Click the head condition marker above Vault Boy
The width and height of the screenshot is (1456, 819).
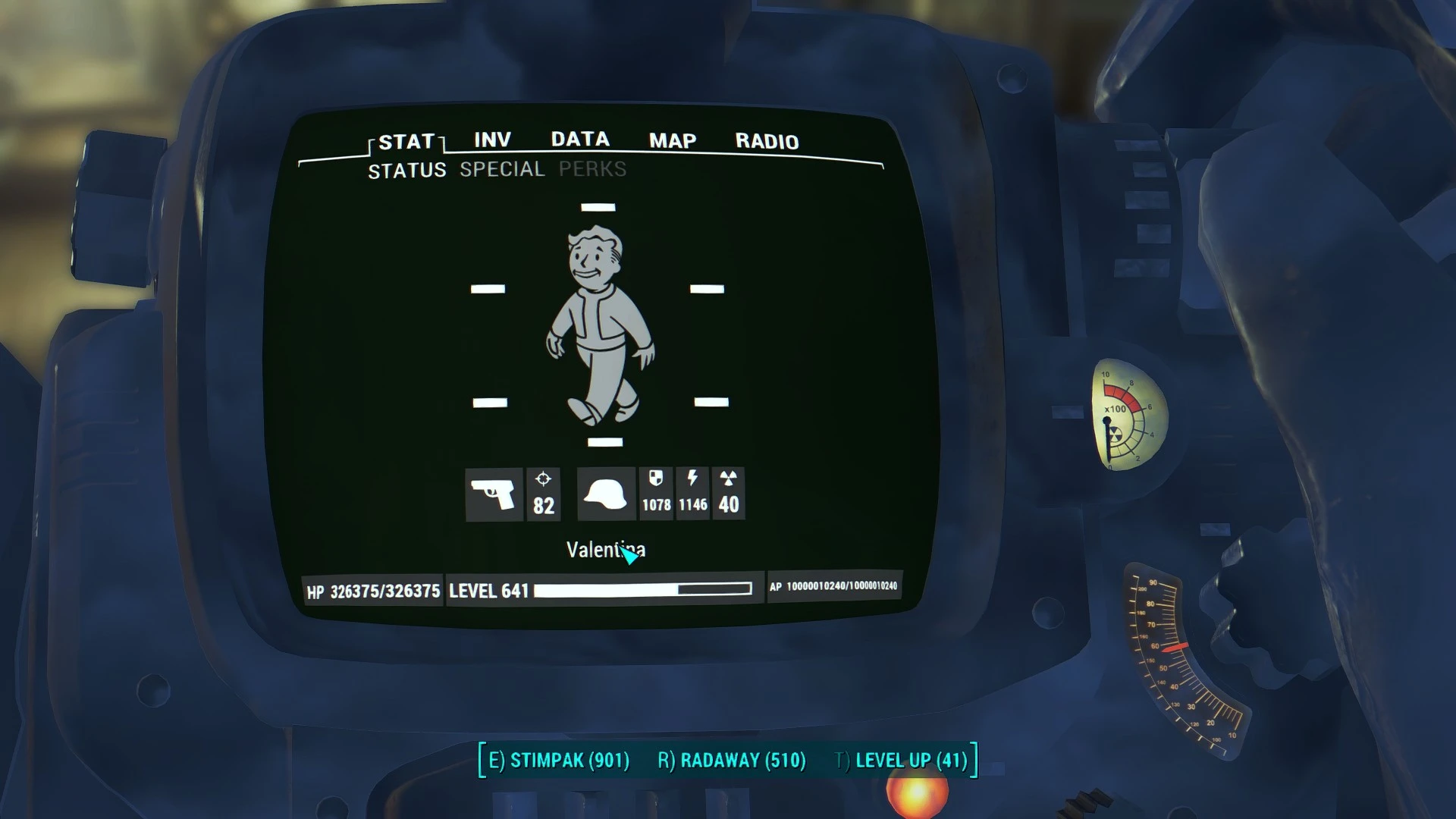[599, 206]
